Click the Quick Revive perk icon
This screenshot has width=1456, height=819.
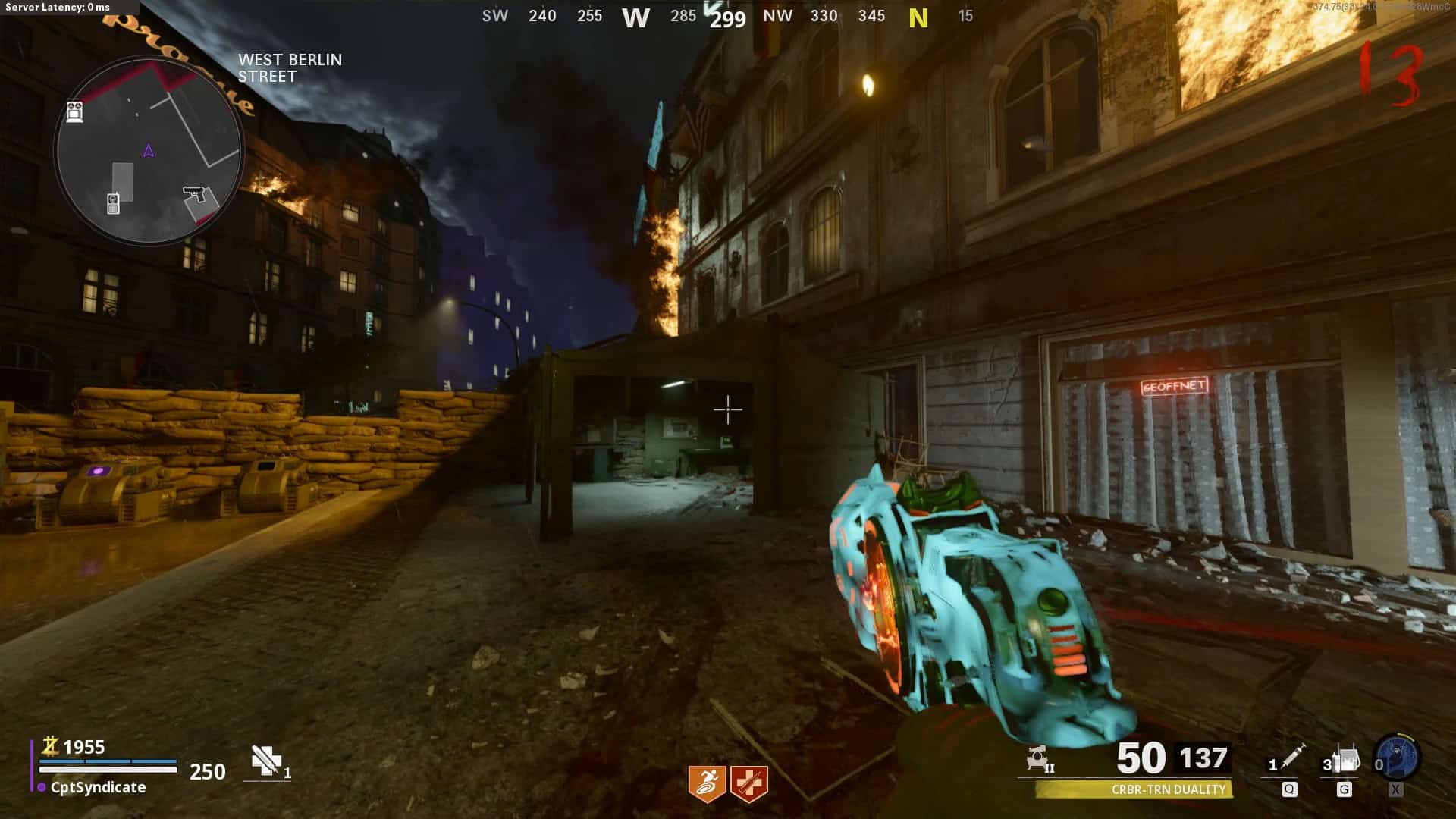(749, 783)
